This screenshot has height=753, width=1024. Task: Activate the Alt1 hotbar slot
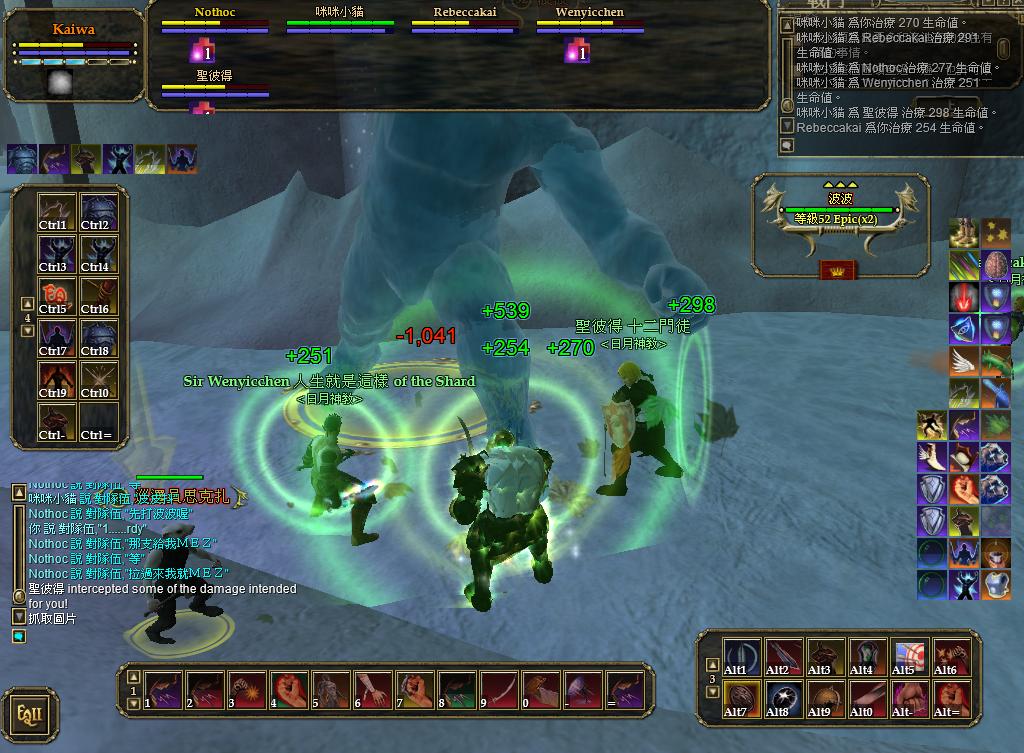tap(741, 657)
